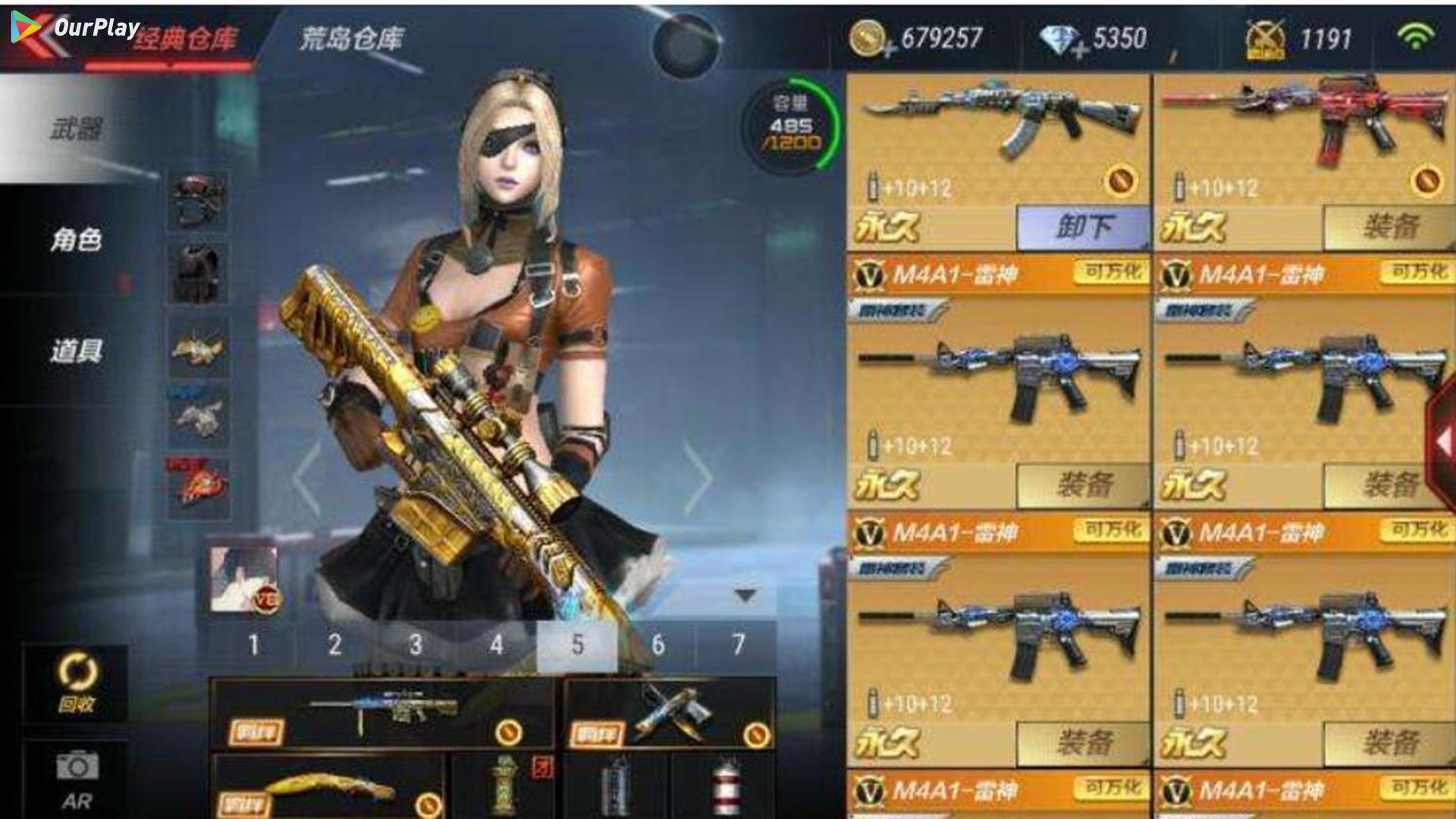Choose loadout slot 7
The image size is (1456, 819).
[738, 645]
